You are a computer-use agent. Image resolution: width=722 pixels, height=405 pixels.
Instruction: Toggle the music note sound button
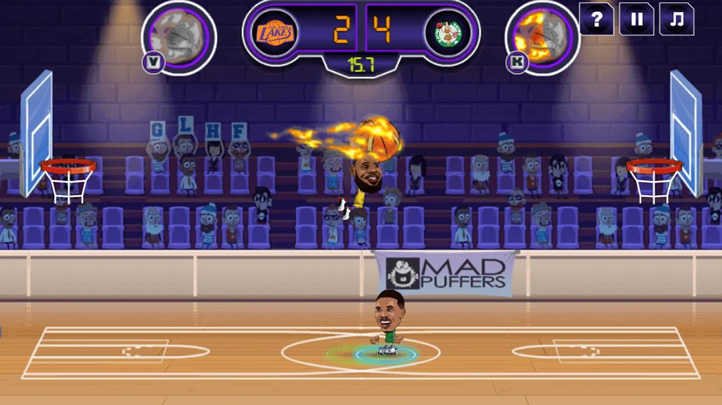676,19
